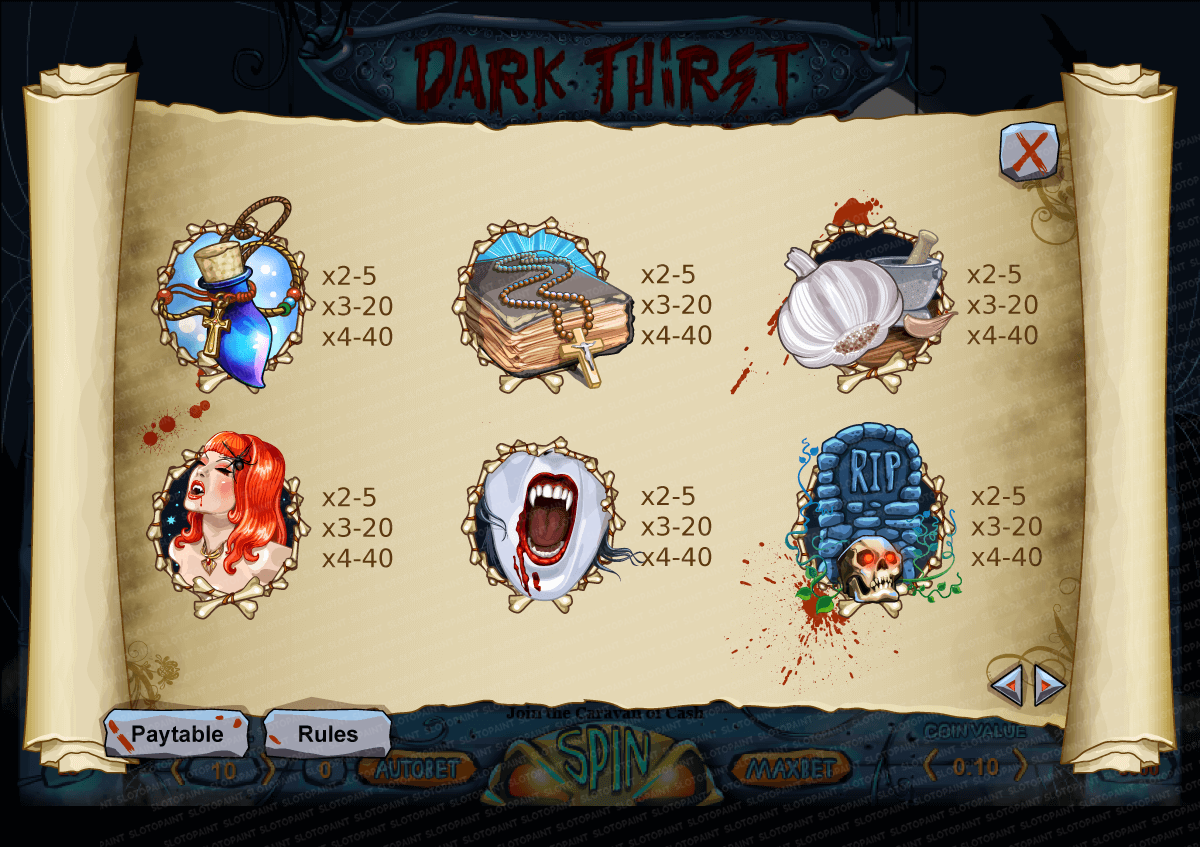
Task: Click the Maxbet button
Action: [790, 768]
